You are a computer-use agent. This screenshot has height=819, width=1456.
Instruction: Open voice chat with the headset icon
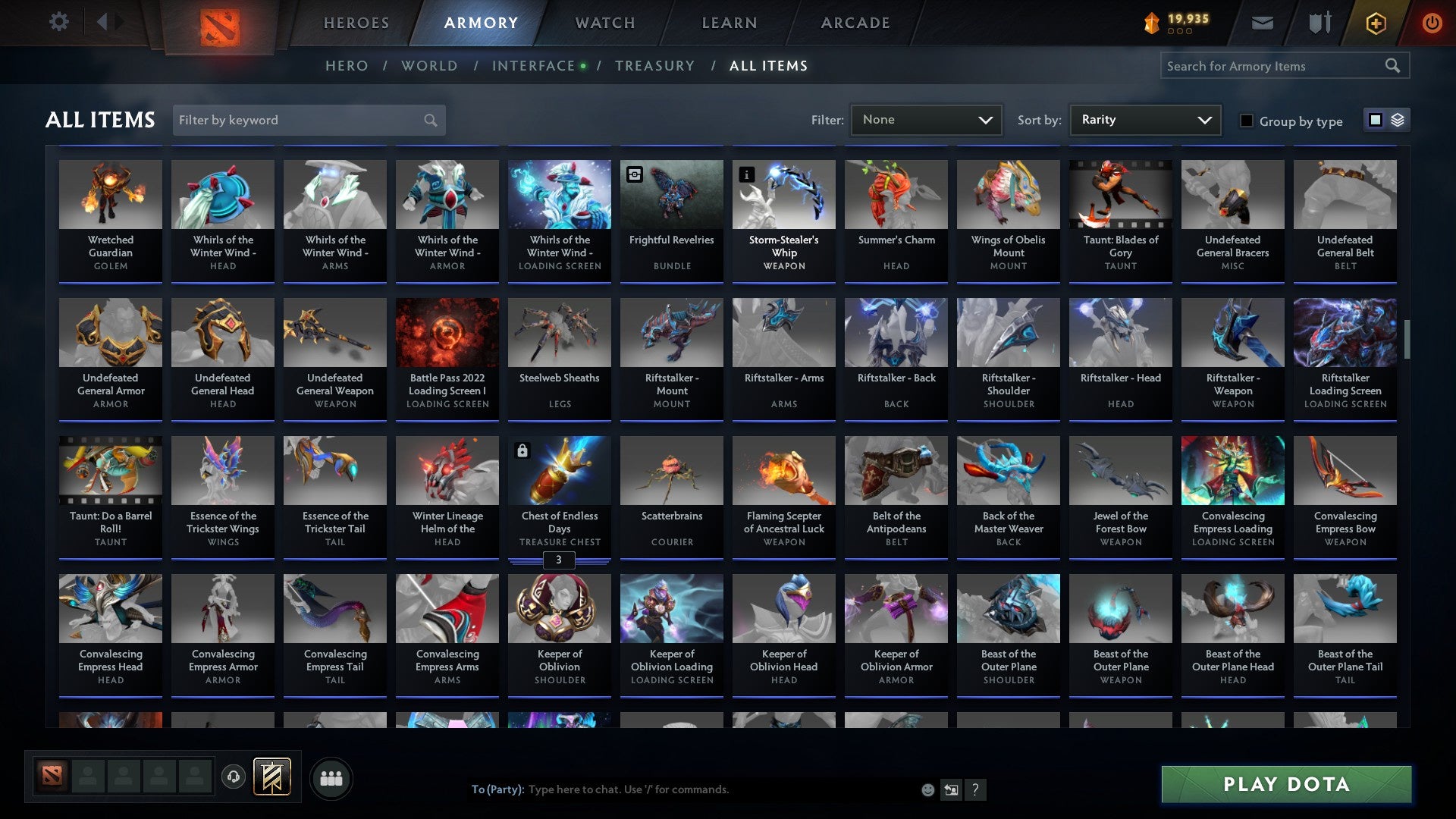(x=234, y=777)
